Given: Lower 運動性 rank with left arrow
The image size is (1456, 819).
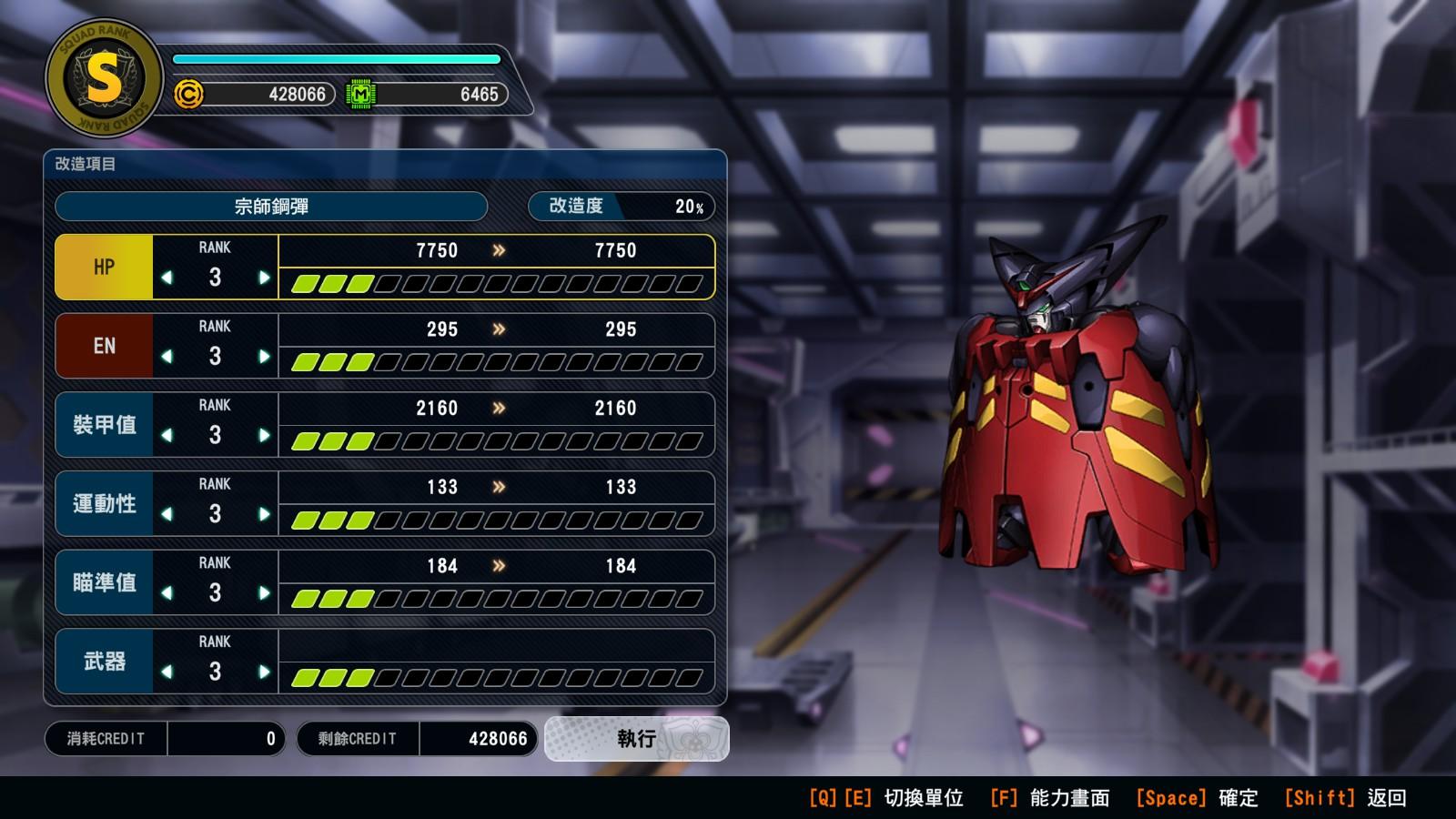Looking at the screenshot, I should 167,514.
